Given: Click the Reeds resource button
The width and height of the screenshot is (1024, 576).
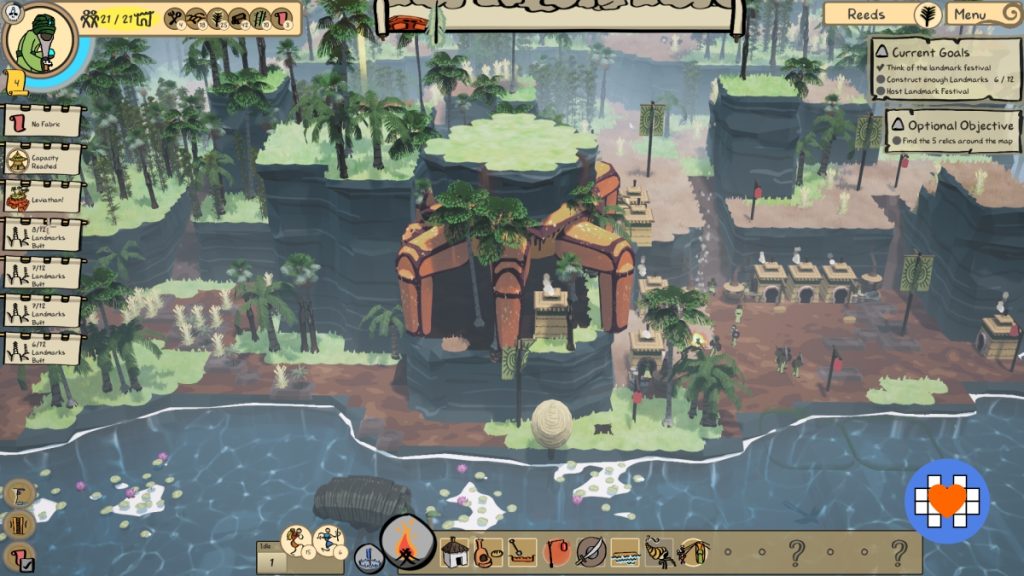Looking at the screenshot, I should pyautogui.click(x=880, y=15).
